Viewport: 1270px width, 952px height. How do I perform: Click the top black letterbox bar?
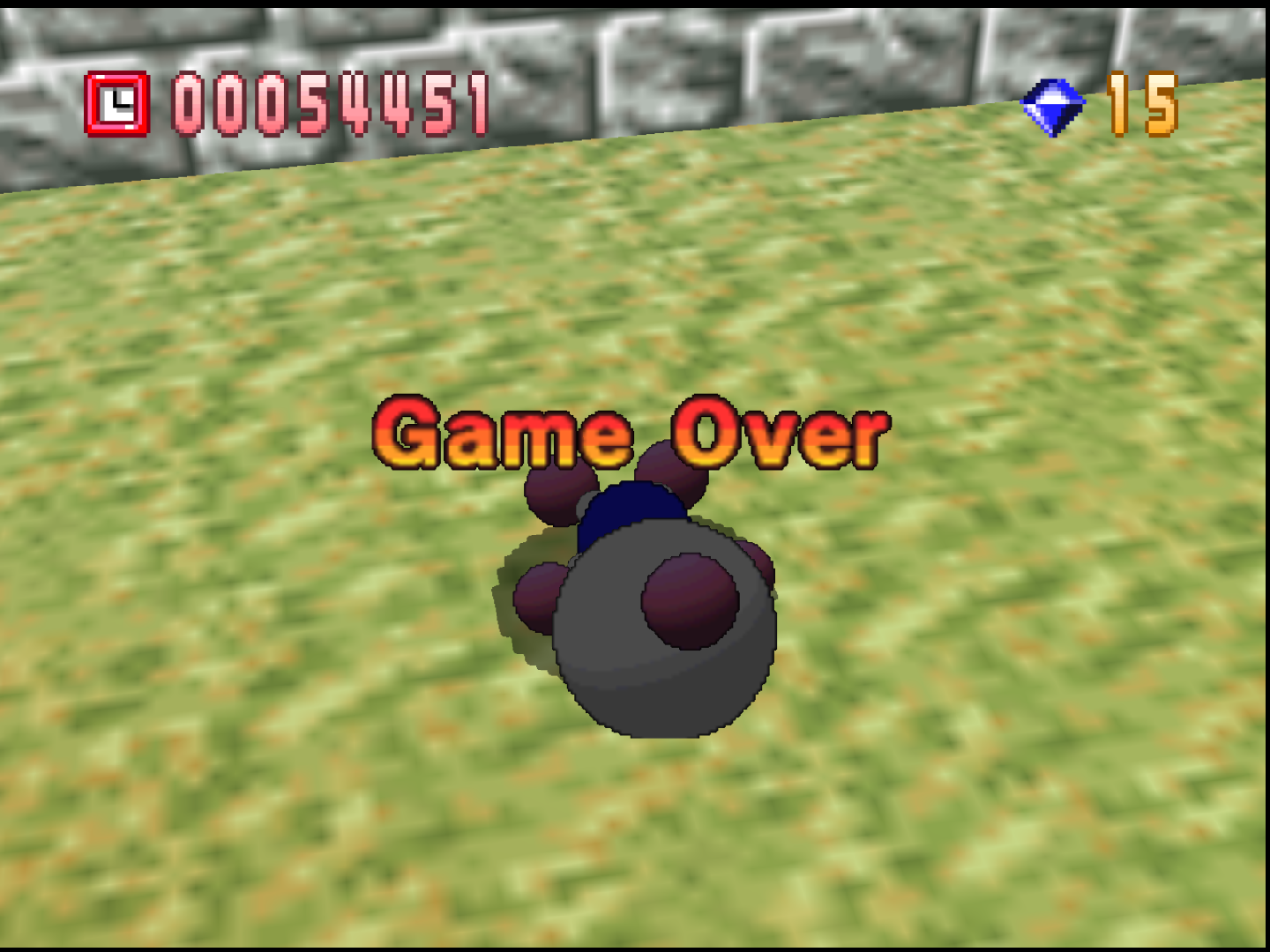coord(635,4)
